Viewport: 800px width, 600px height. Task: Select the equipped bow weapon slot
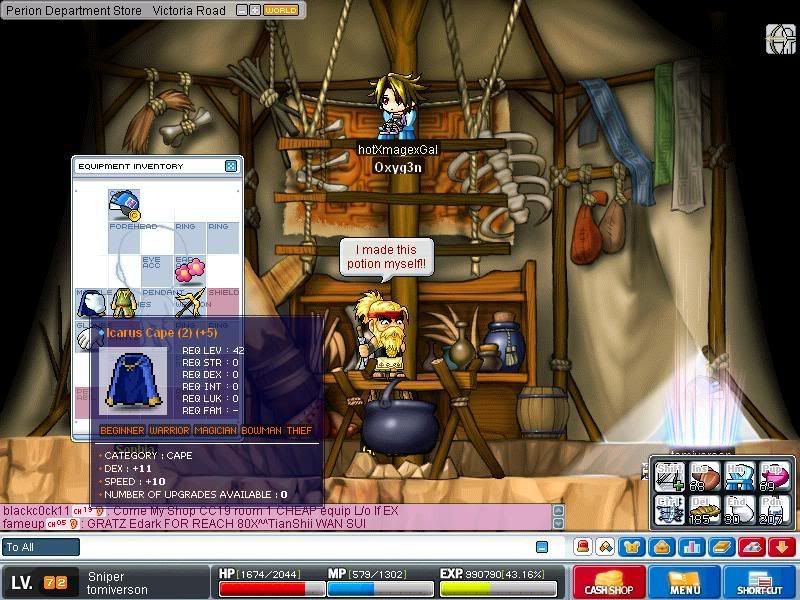click(x=189, y=302)
